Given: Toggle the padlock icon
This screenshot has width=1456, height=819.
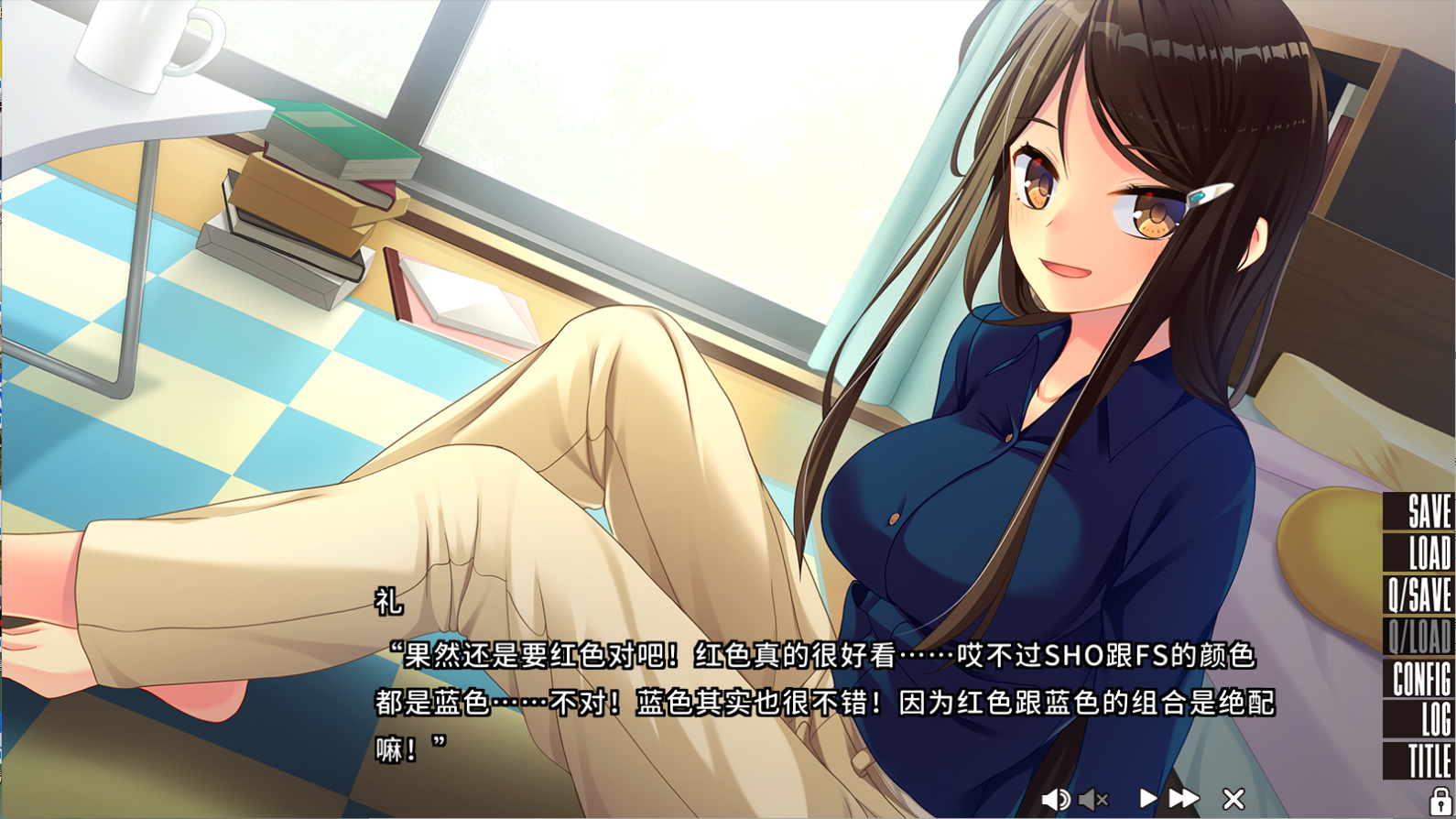Looking at the screenshot, I should click(x=1440, y=802).
